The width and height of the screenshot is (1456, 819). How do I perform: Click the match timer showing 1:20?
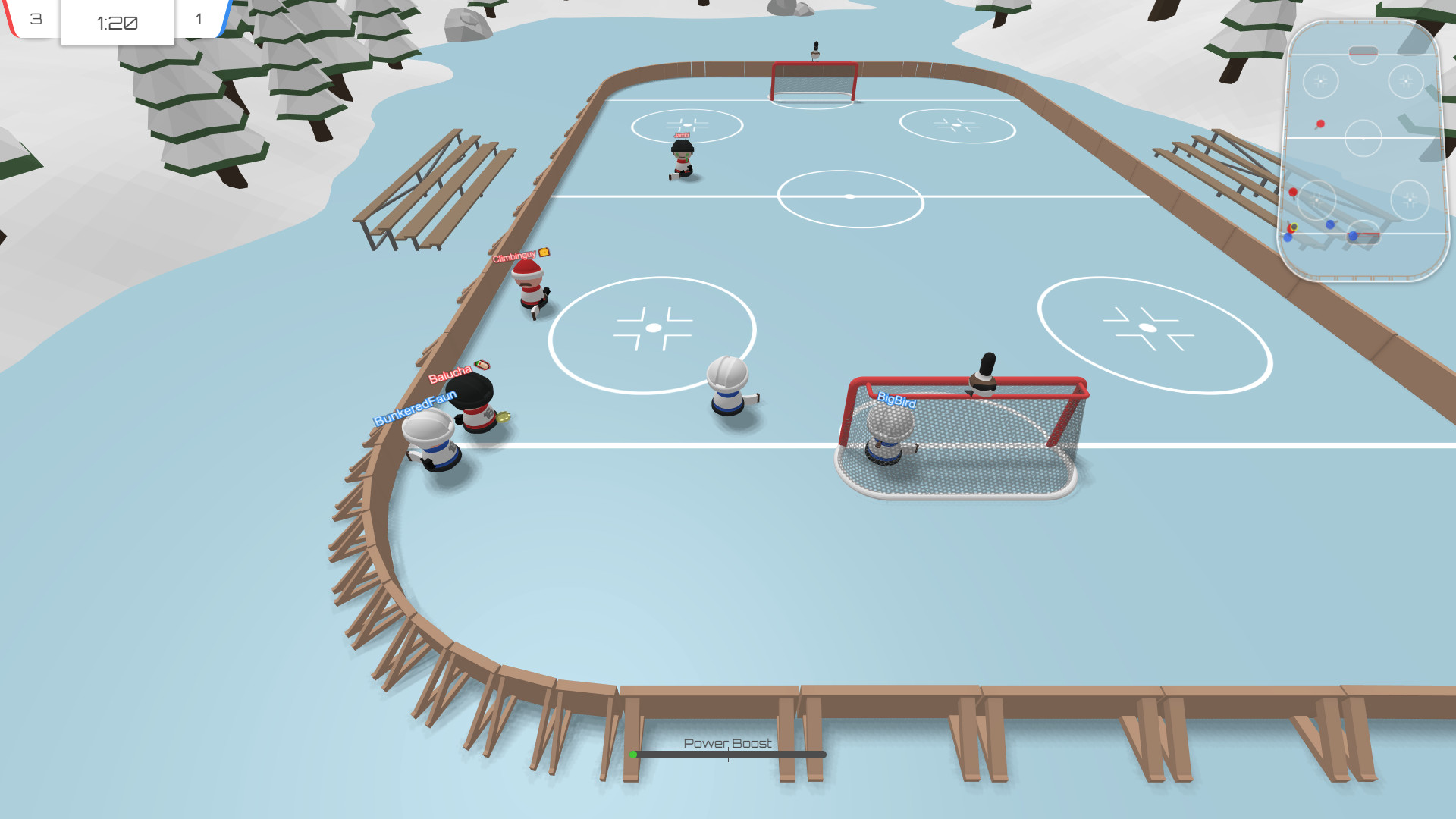click(x=117, y=24)
